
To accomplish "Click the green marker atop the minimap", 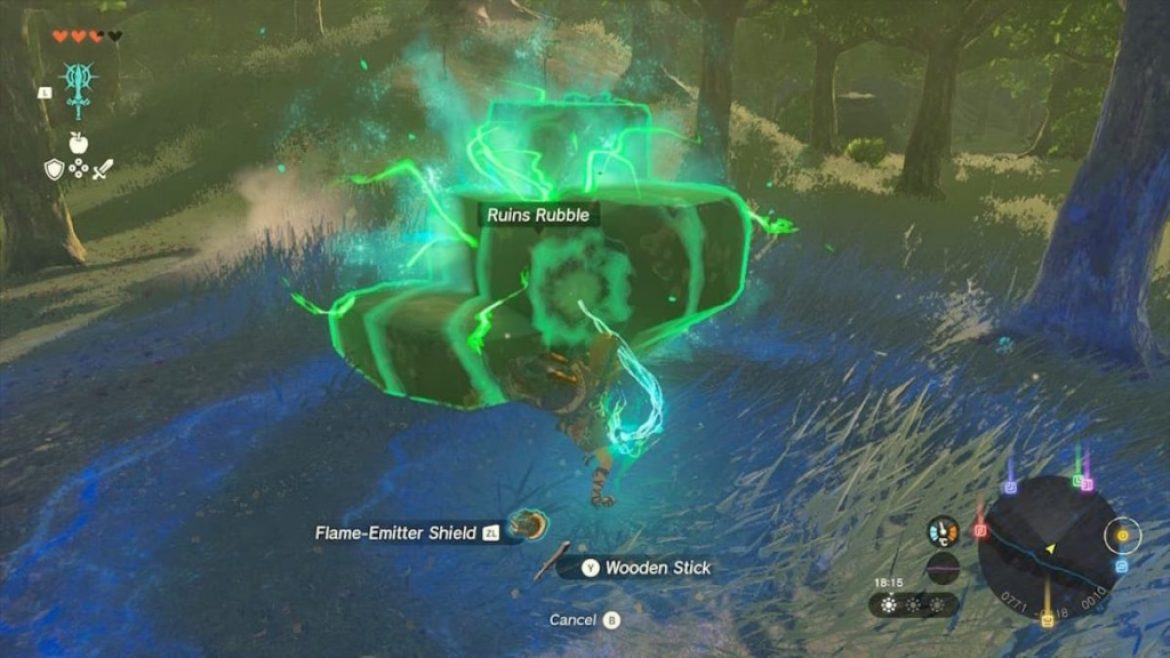I will [1078, 481].
